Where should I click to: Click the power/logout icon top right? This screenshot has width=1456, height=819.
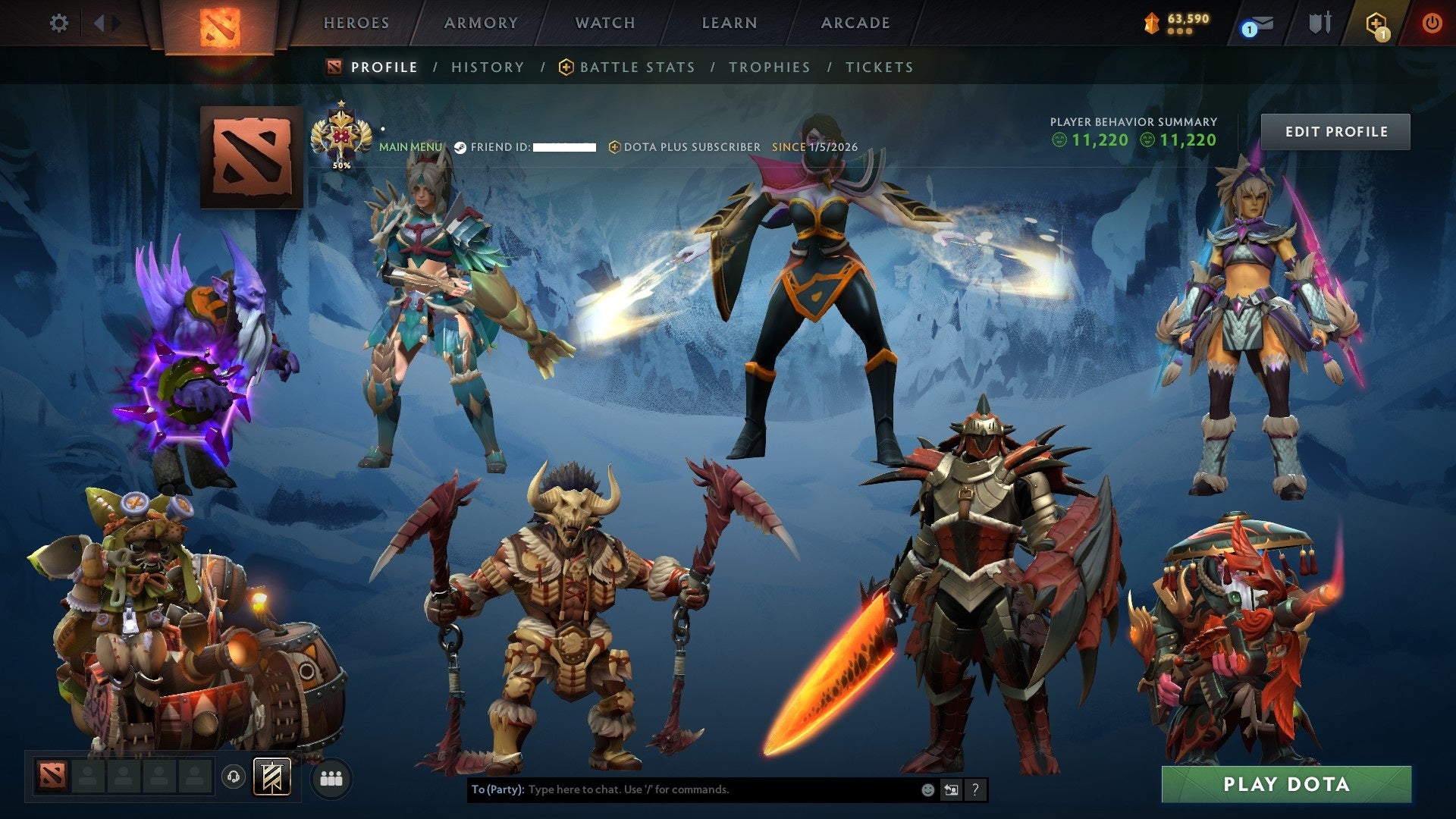[1432, 24]
